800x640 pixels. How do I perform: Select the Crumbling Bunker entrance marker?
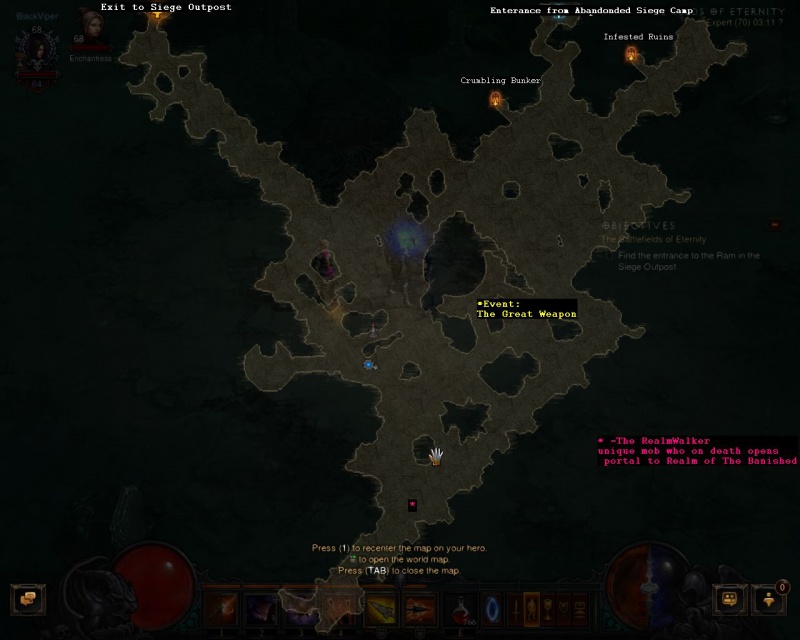tap(495, 98)
